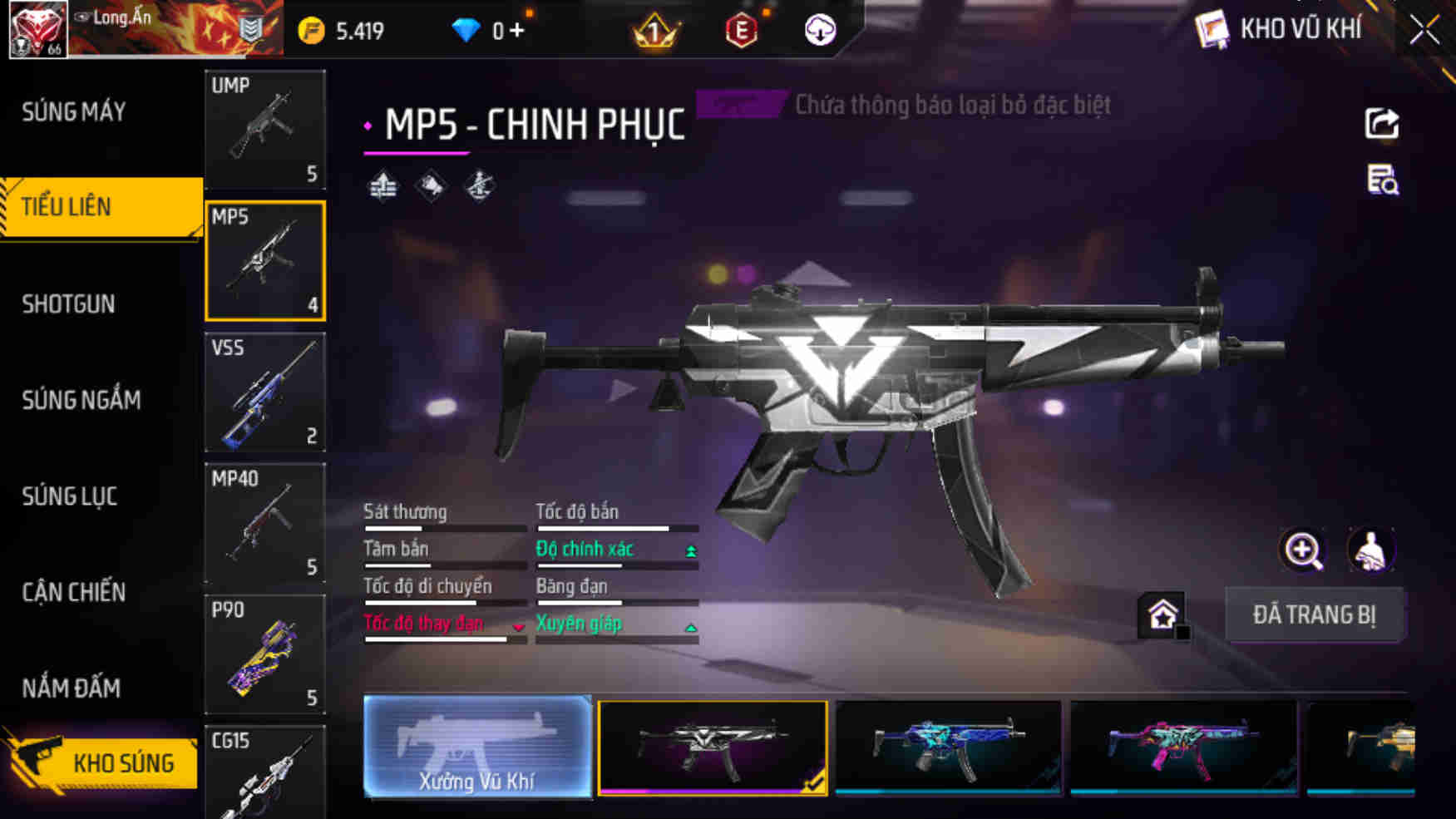Select the blue MP5 skin thumbnail

(x=948, y=747)
